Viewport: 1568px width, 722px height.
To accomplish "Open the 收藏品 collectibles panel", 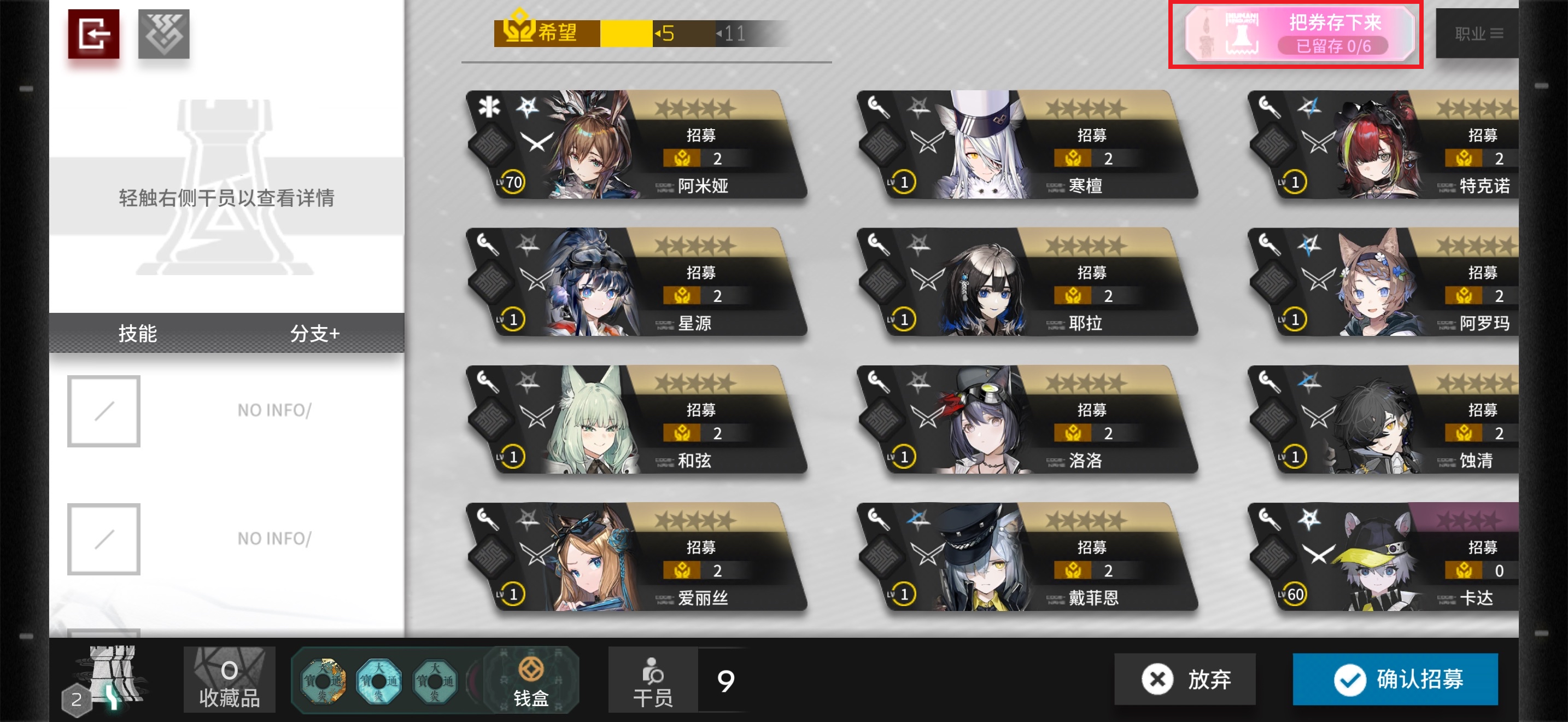I will (x=230, y=680).
